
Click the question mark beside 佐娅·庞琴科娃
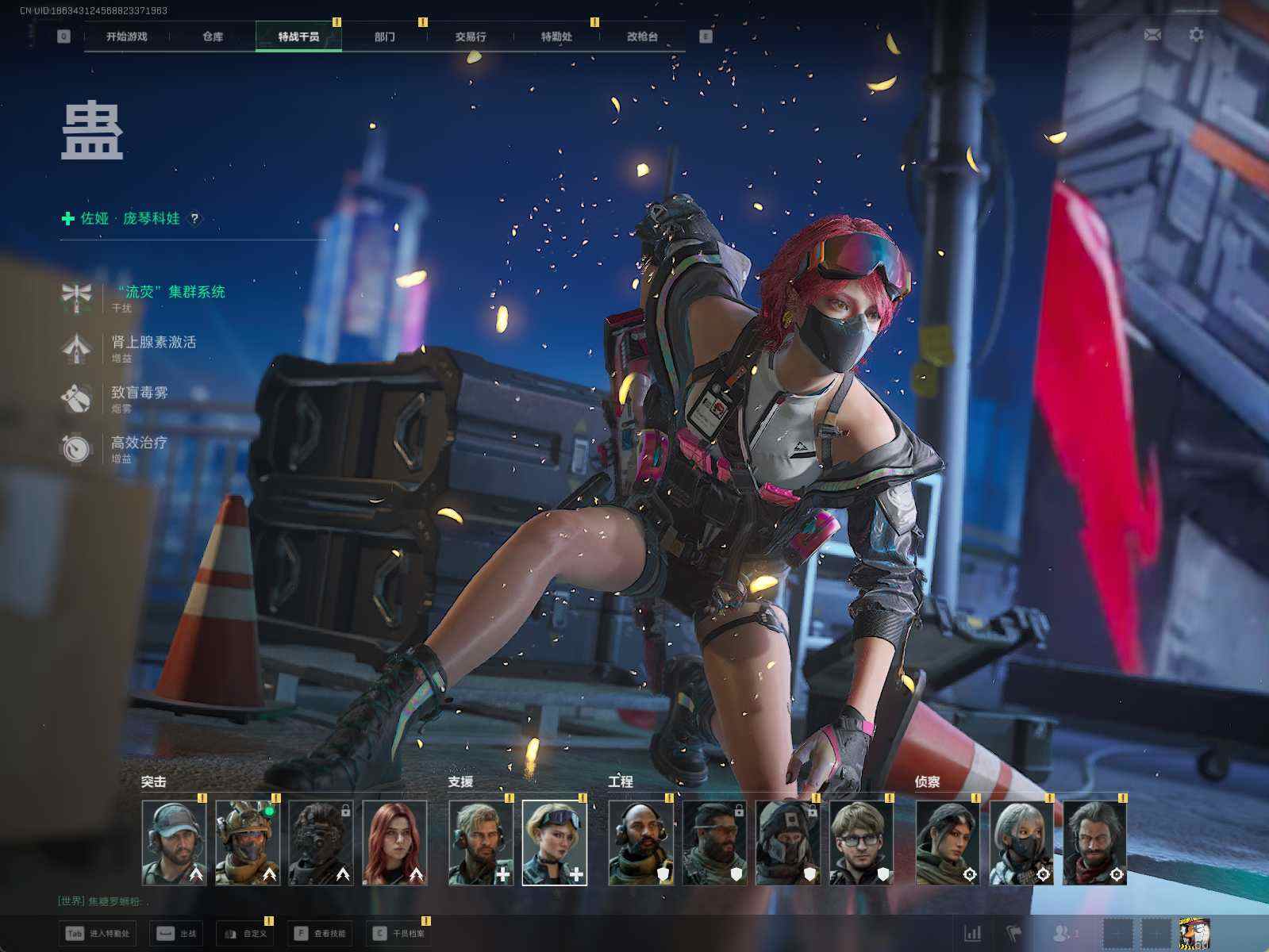click(x=194, y=218)
